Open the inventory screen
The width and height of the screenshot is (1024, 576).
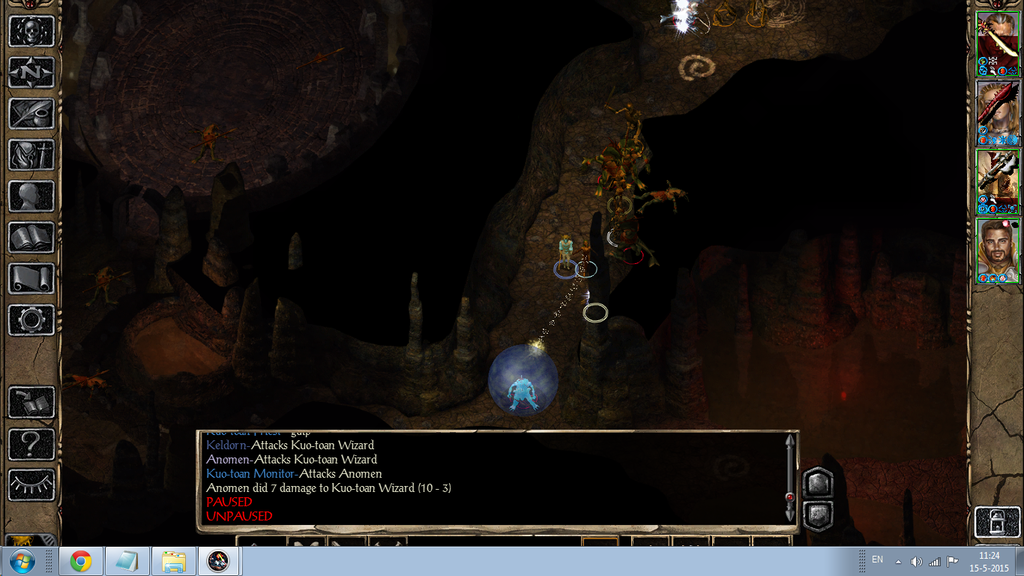tap(31, 155)
